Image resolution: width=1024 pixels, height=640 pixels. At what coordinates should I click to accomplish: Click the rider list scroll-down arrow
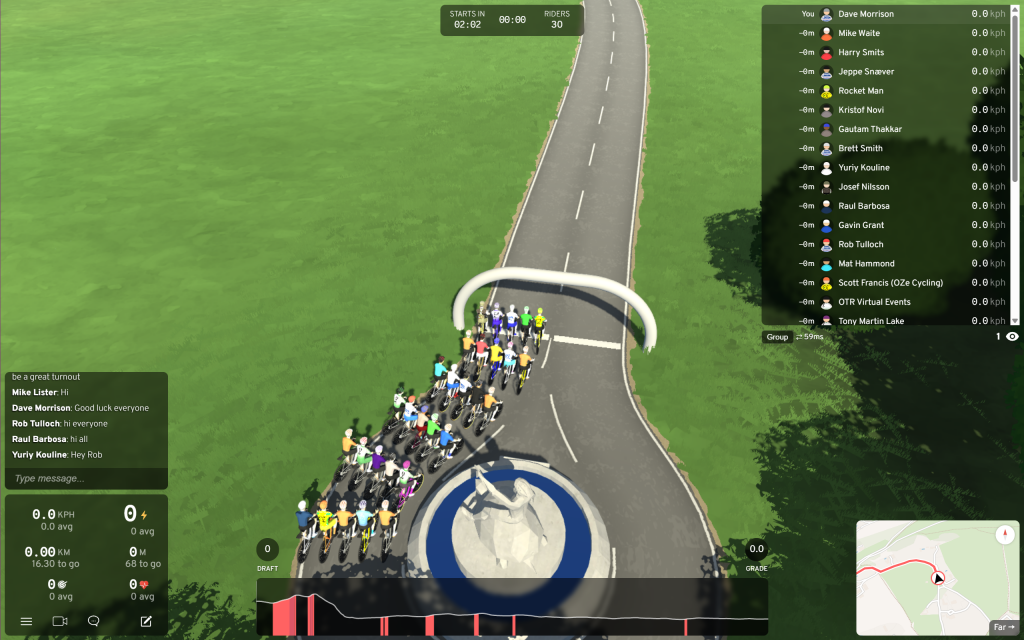point(1015,320)
